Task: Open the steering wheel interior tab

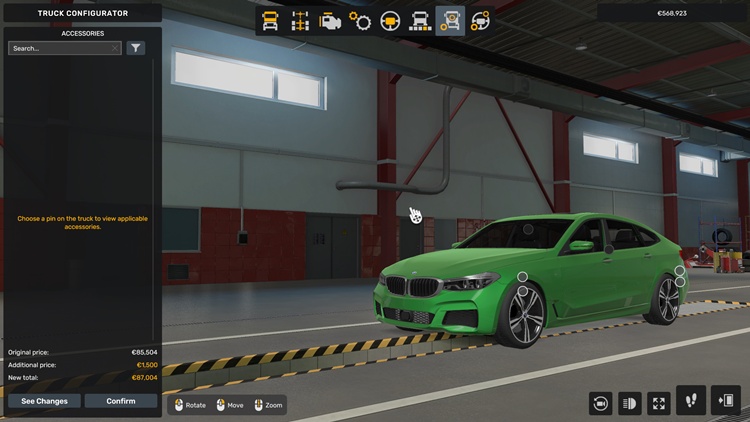Action: [391, 21]
